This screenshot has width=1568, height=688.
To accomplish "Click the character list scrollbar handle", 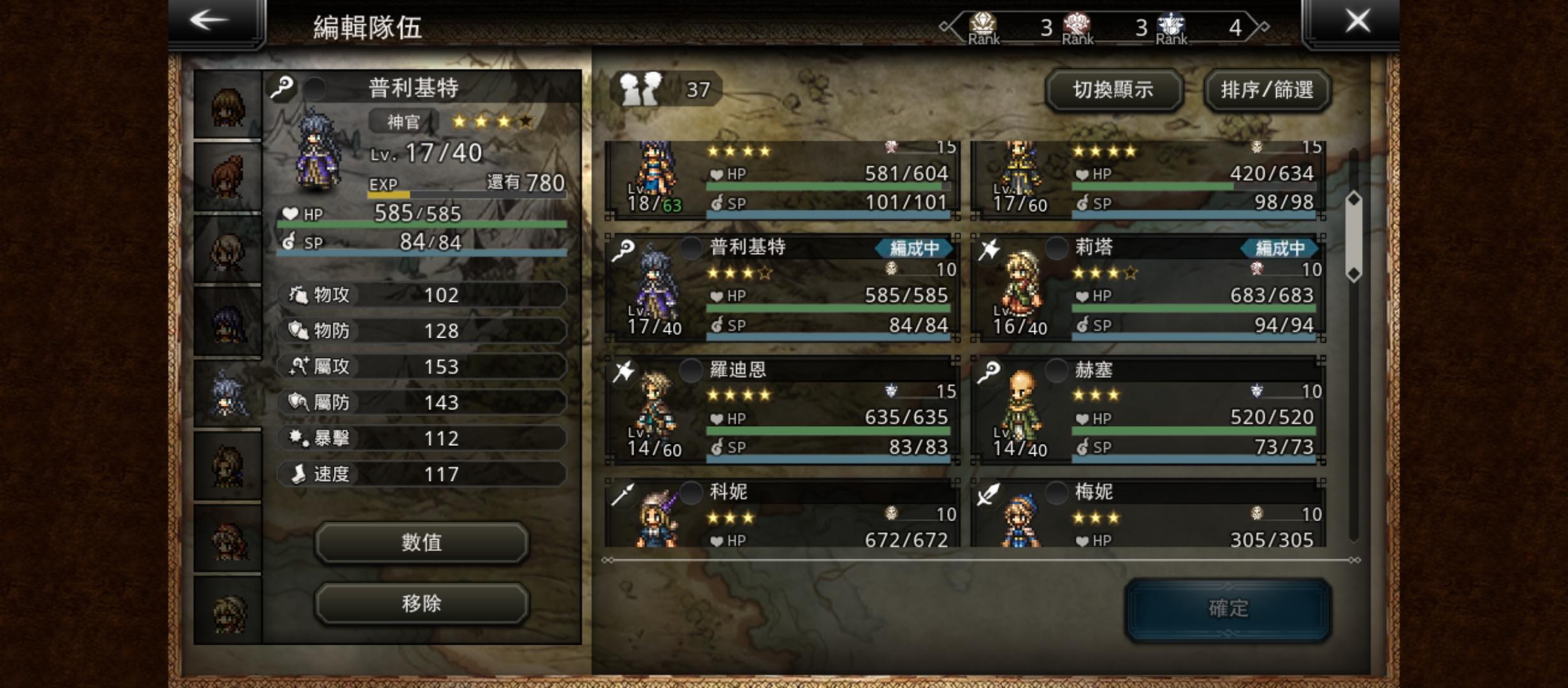I will pyautogui.click(x=1353, y=237).
